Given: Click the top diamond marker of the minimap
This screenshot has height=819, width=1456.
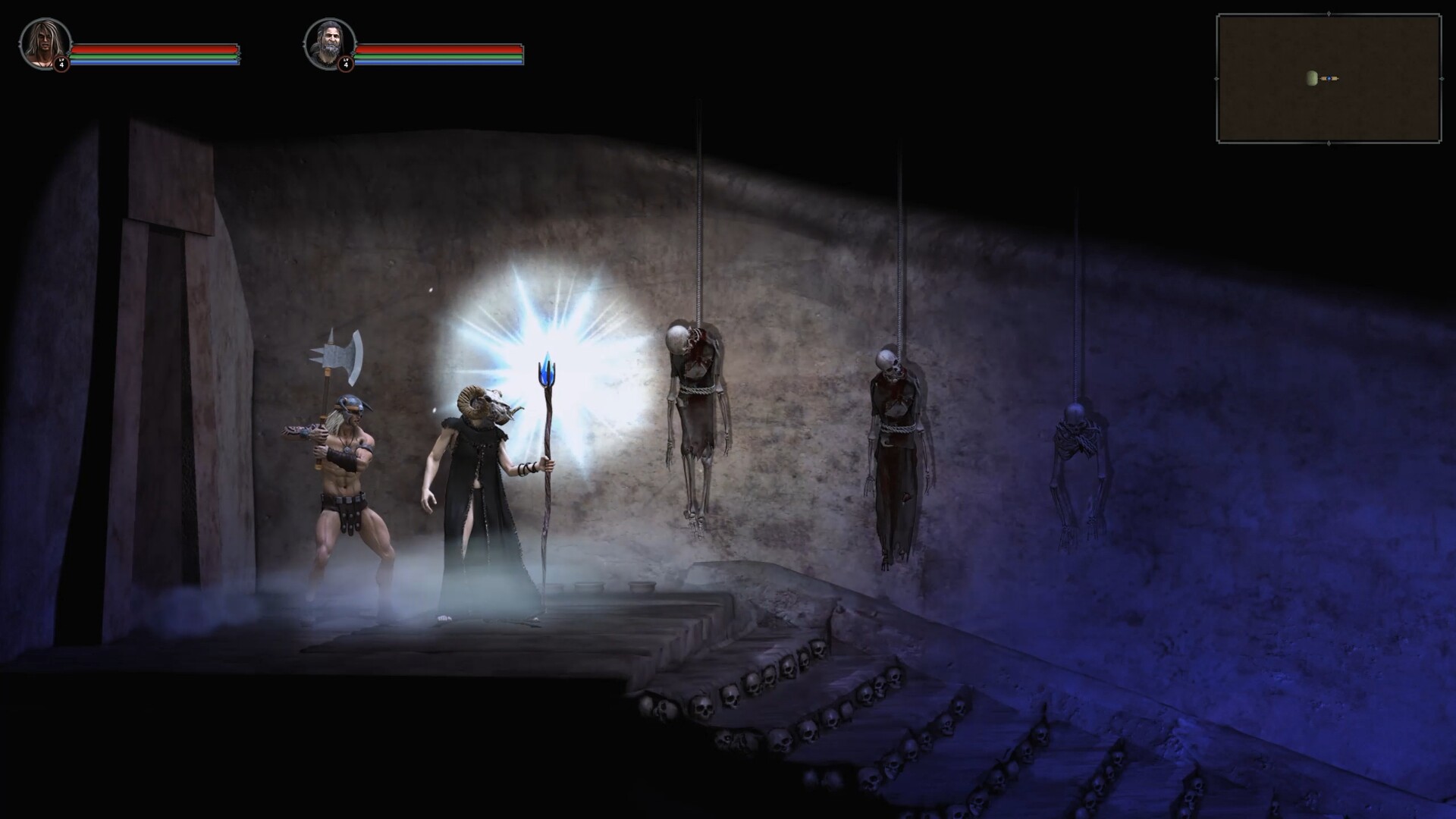Looking at the screenshot, I should click(x=1329, y=13).
